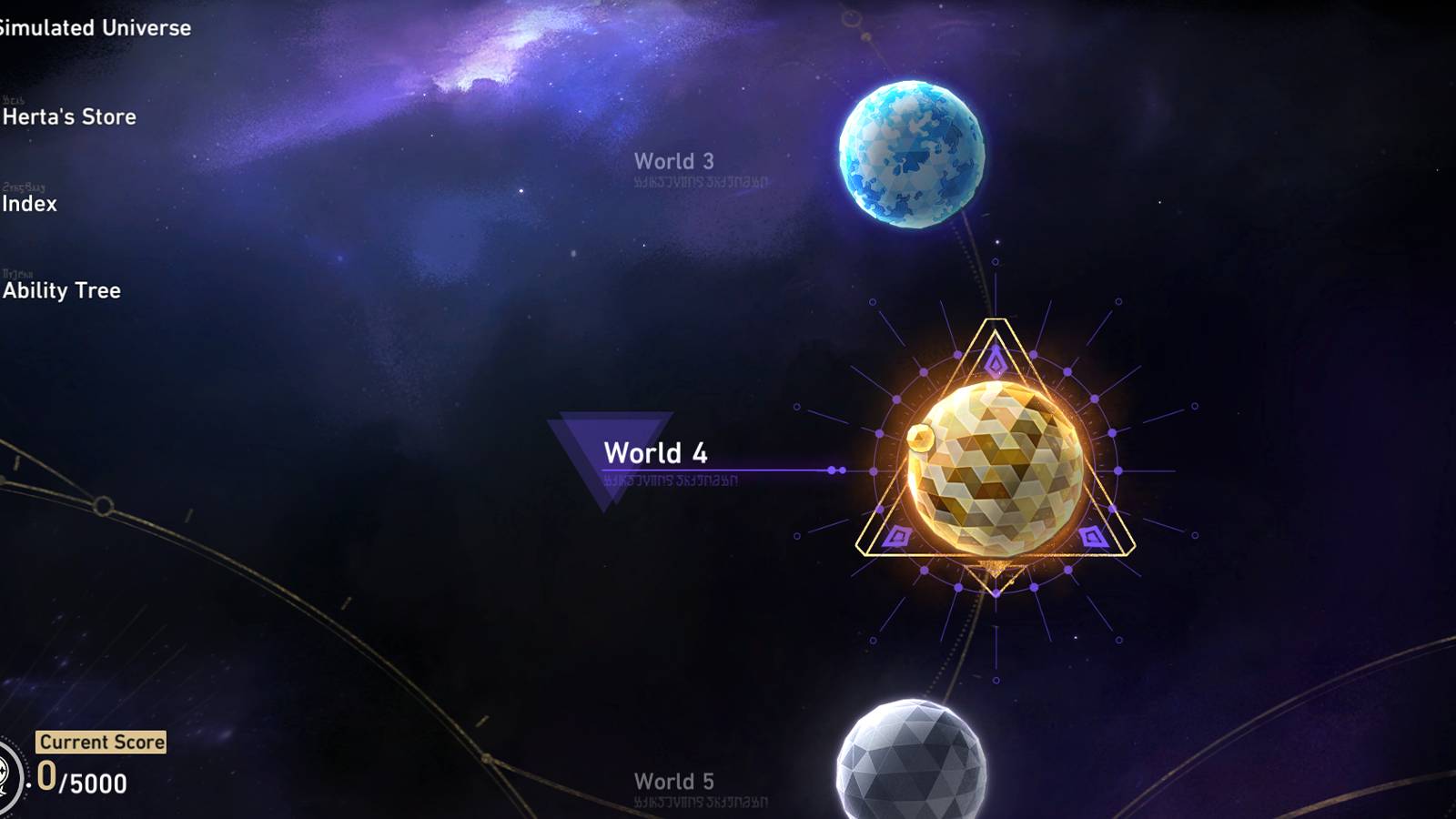The width and height of the screenshot is (1456, 819).
Task: Select the World 4 label text
Action: 655,452
